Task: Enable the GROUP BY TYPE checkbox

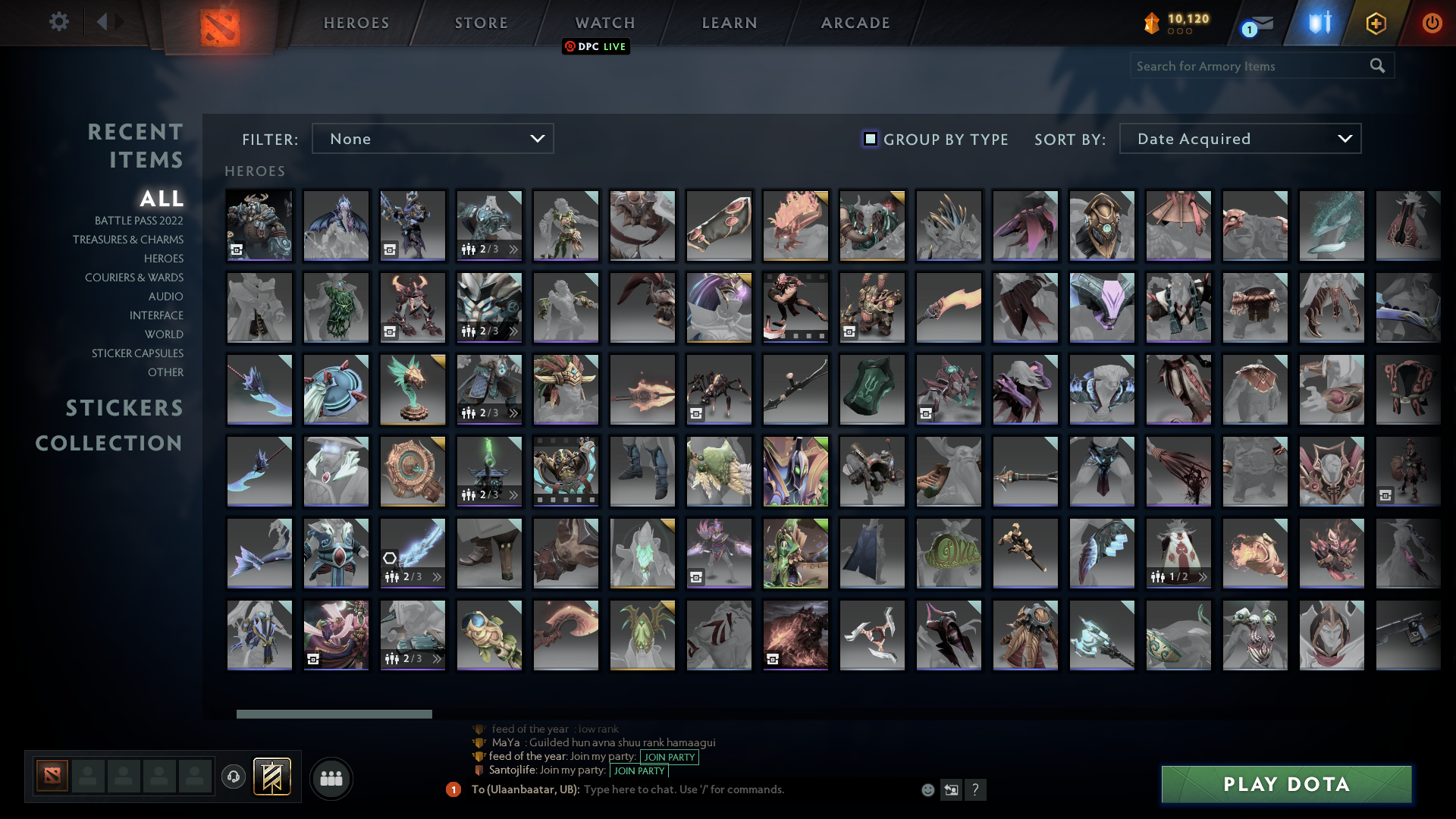Action: click(869, 139)
